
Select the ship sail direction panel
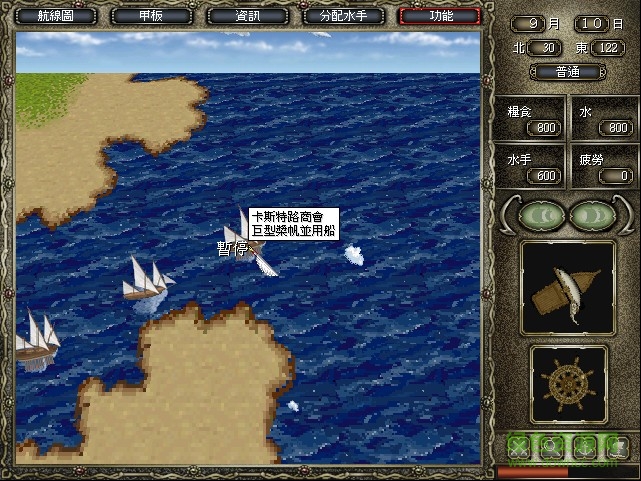pos(568,288)
